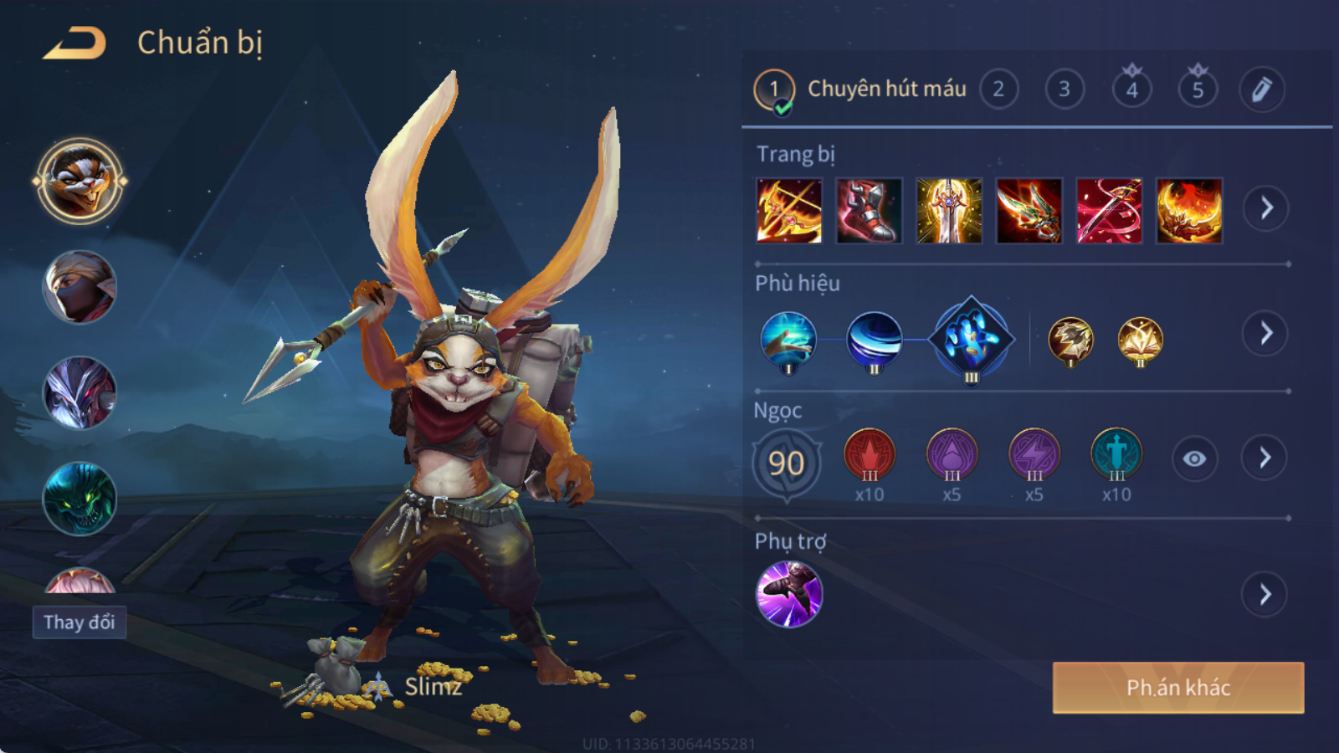Image resolution: width=1339 pixels, height=753 pixels.
Task: Click the Thay đổi change button
Action: pyautogui.click(x=79, y=622)
